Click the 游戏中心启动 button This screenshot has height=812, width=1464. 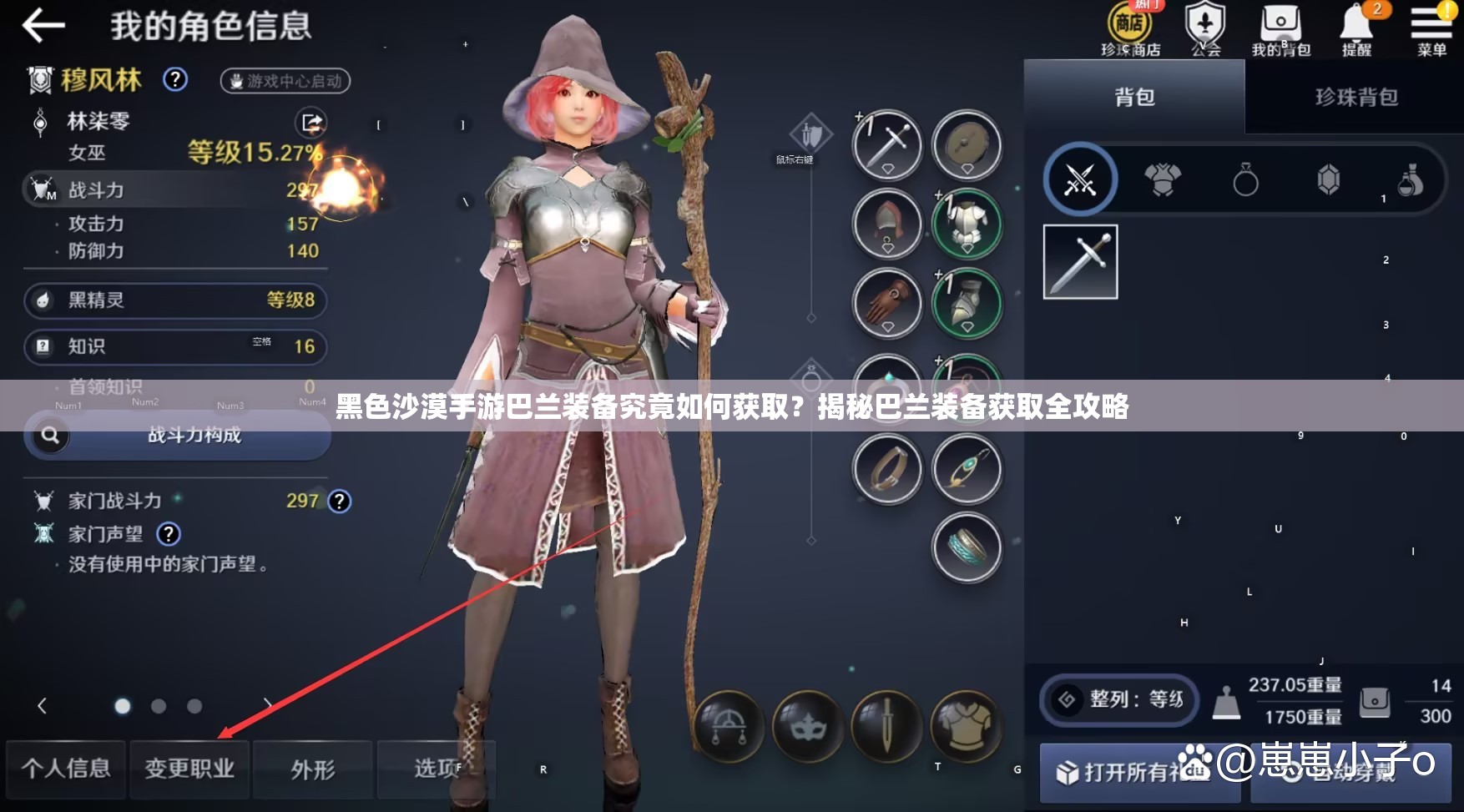285,81
